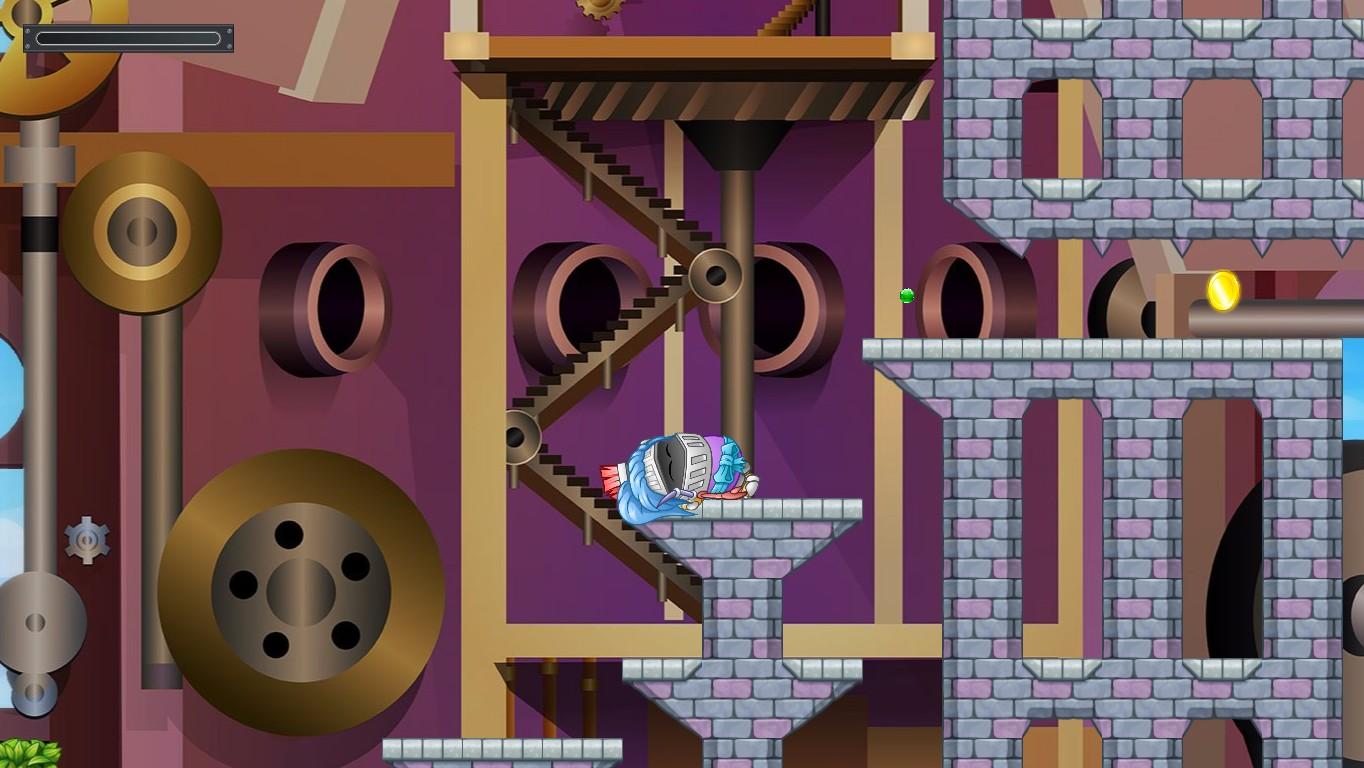Grab the small green gem

tap(906, 295)
